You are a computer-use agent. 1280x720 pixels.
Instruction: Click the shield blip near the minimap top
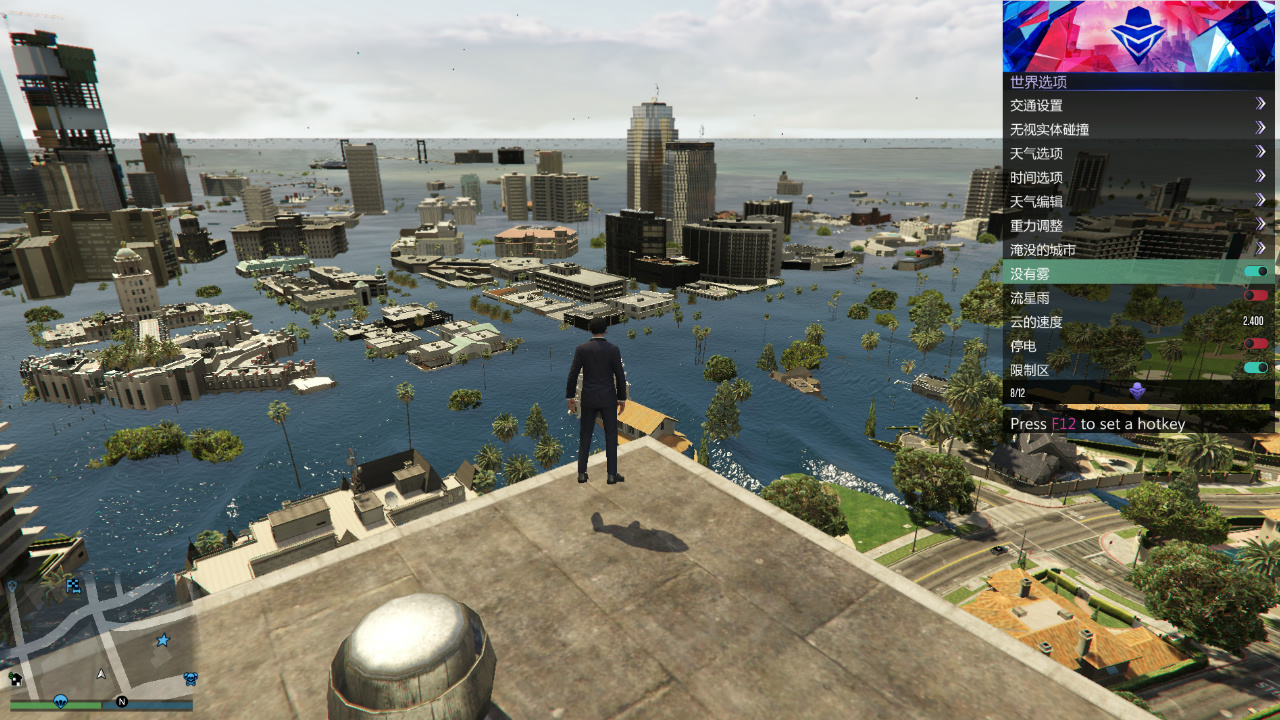click(12, 586)
